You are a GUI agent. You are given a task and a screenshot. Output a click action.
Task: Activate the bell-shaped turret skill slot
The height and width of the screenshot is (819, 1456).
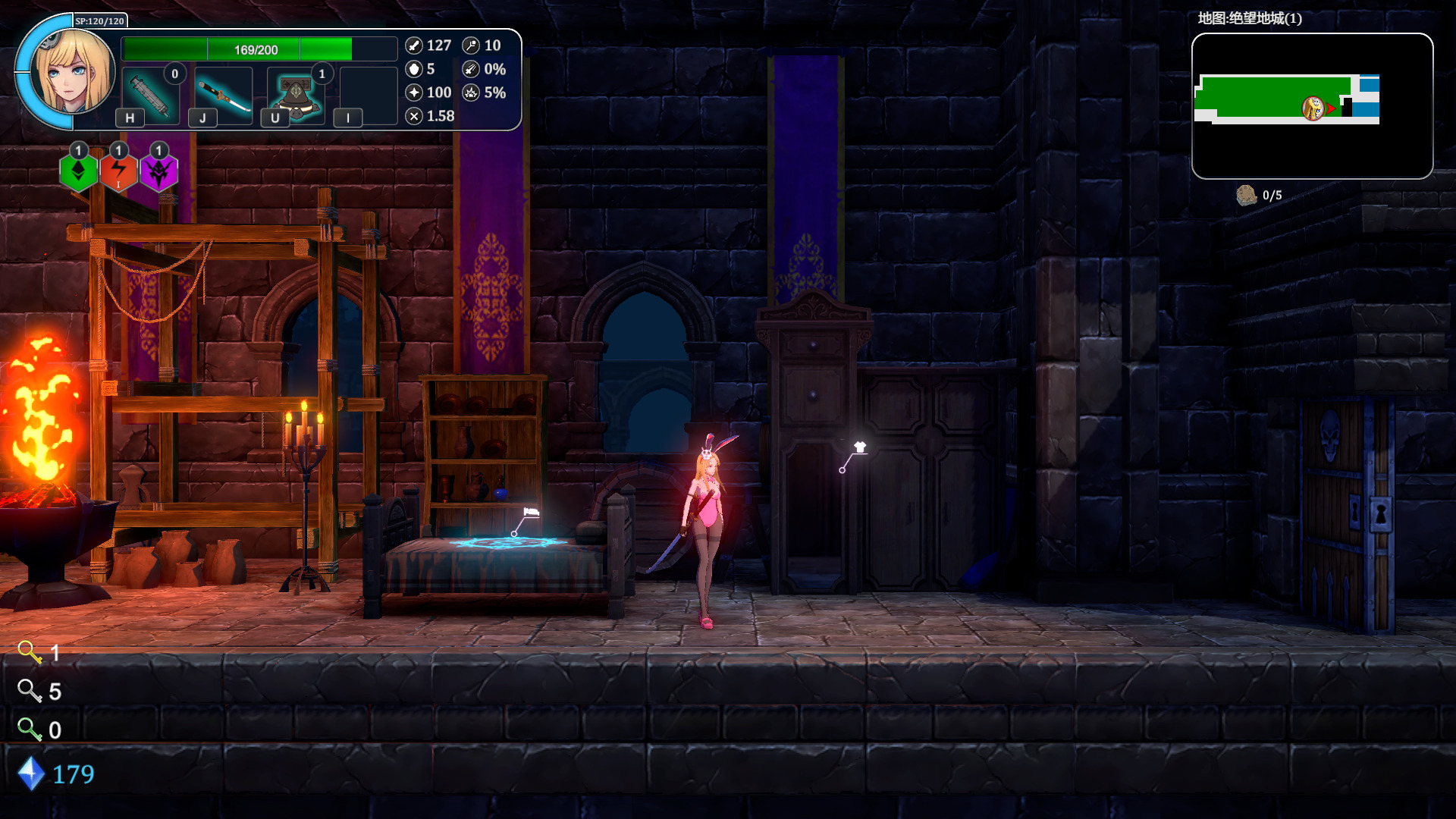296,95
